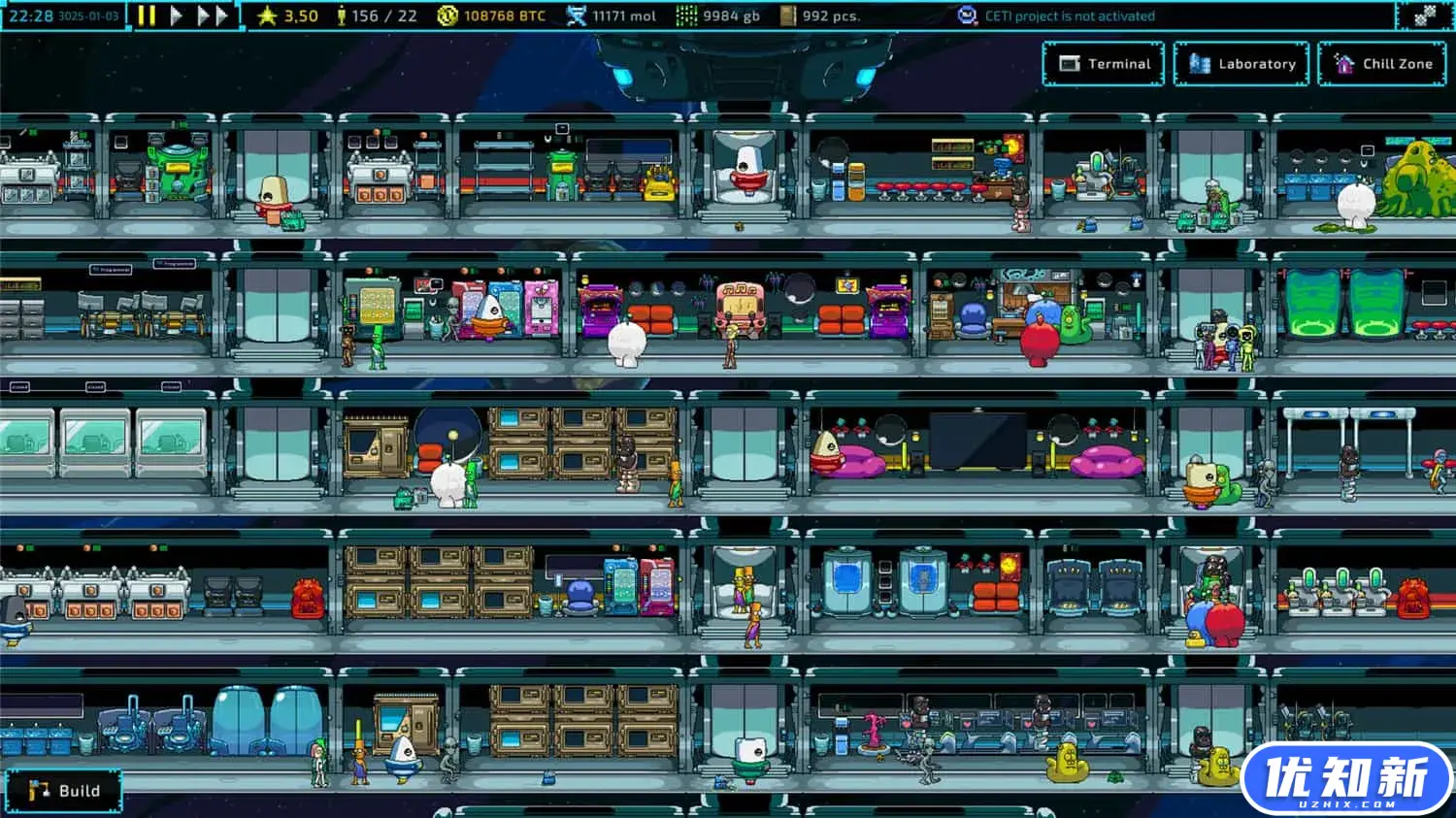
Task: Enable fast-forward with the double arrow
Action: [x=213, y=16]
